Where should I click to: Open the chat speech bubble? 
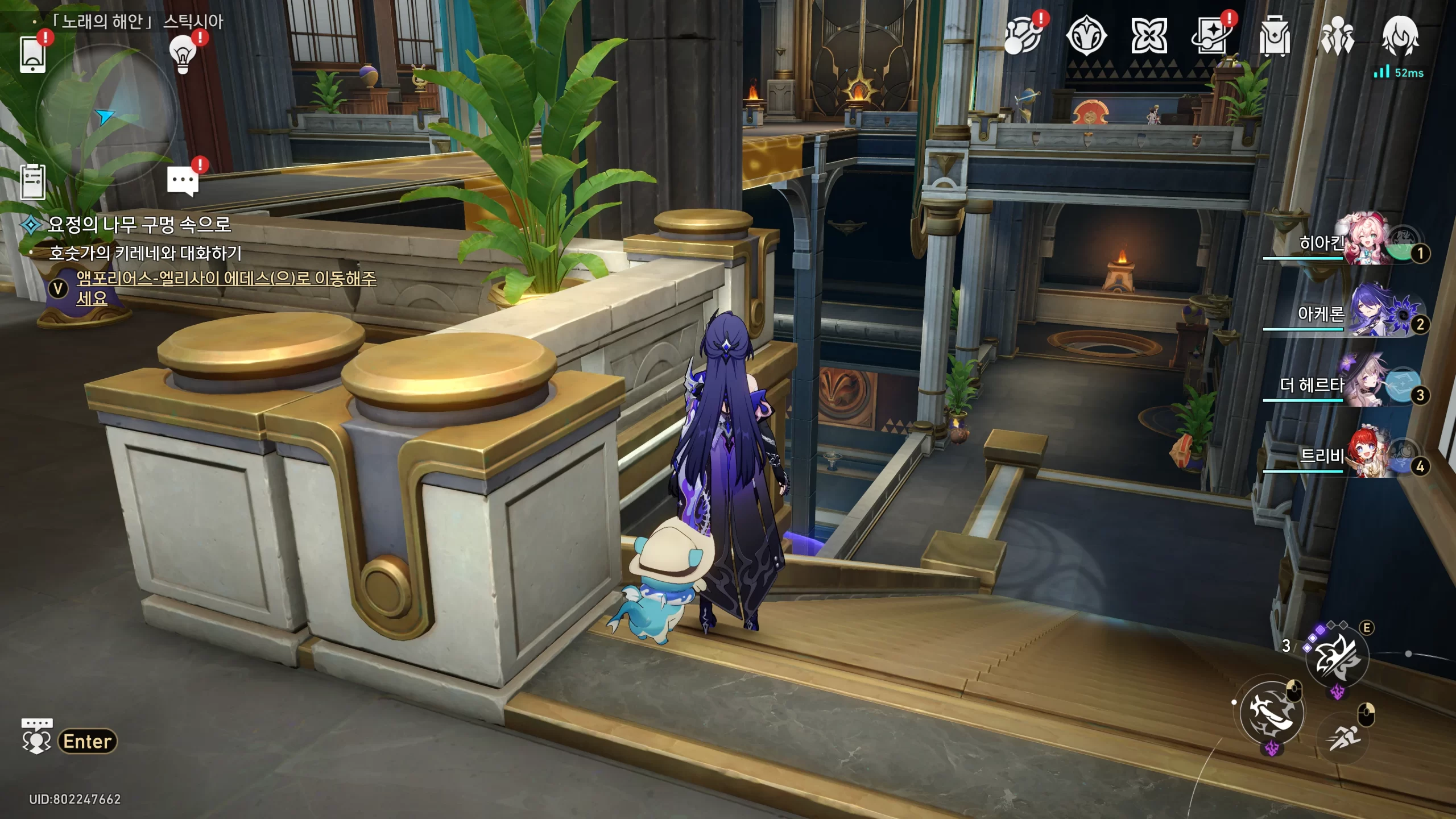[183, 181]
